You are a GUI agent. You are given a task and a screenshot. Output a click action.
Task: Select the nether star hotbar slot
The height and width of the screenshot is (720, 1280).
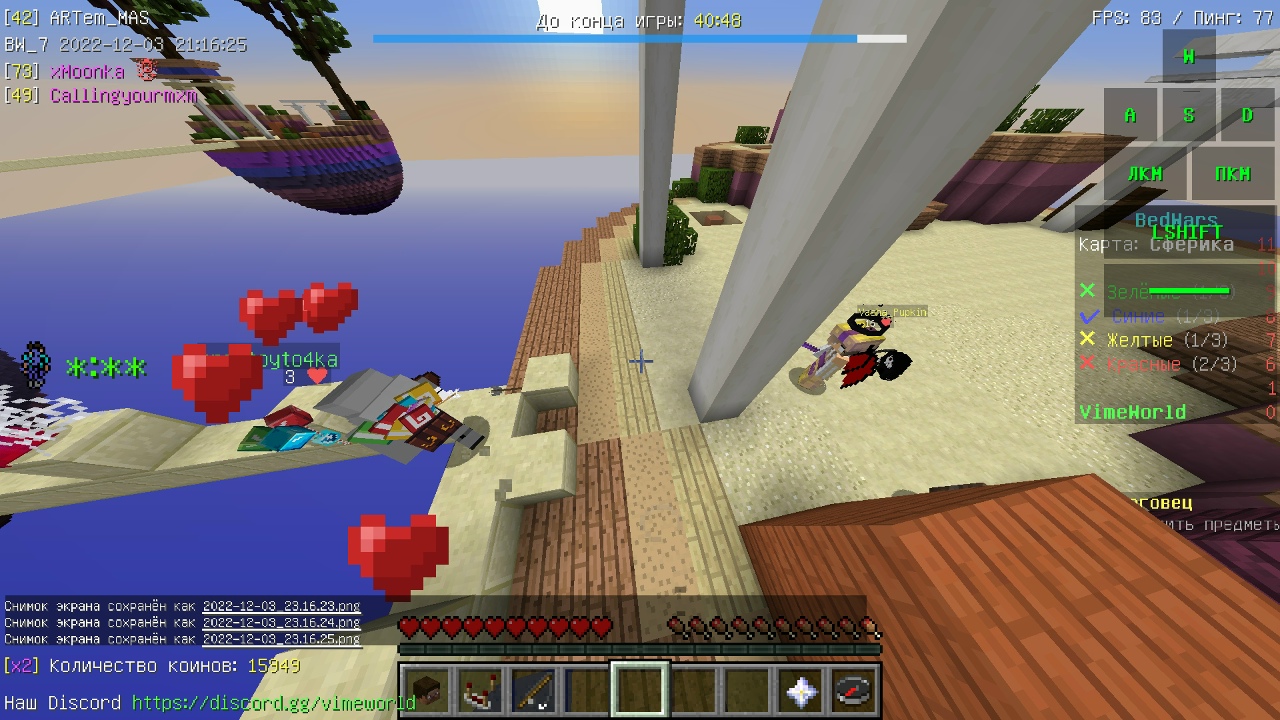coord(801,691)
